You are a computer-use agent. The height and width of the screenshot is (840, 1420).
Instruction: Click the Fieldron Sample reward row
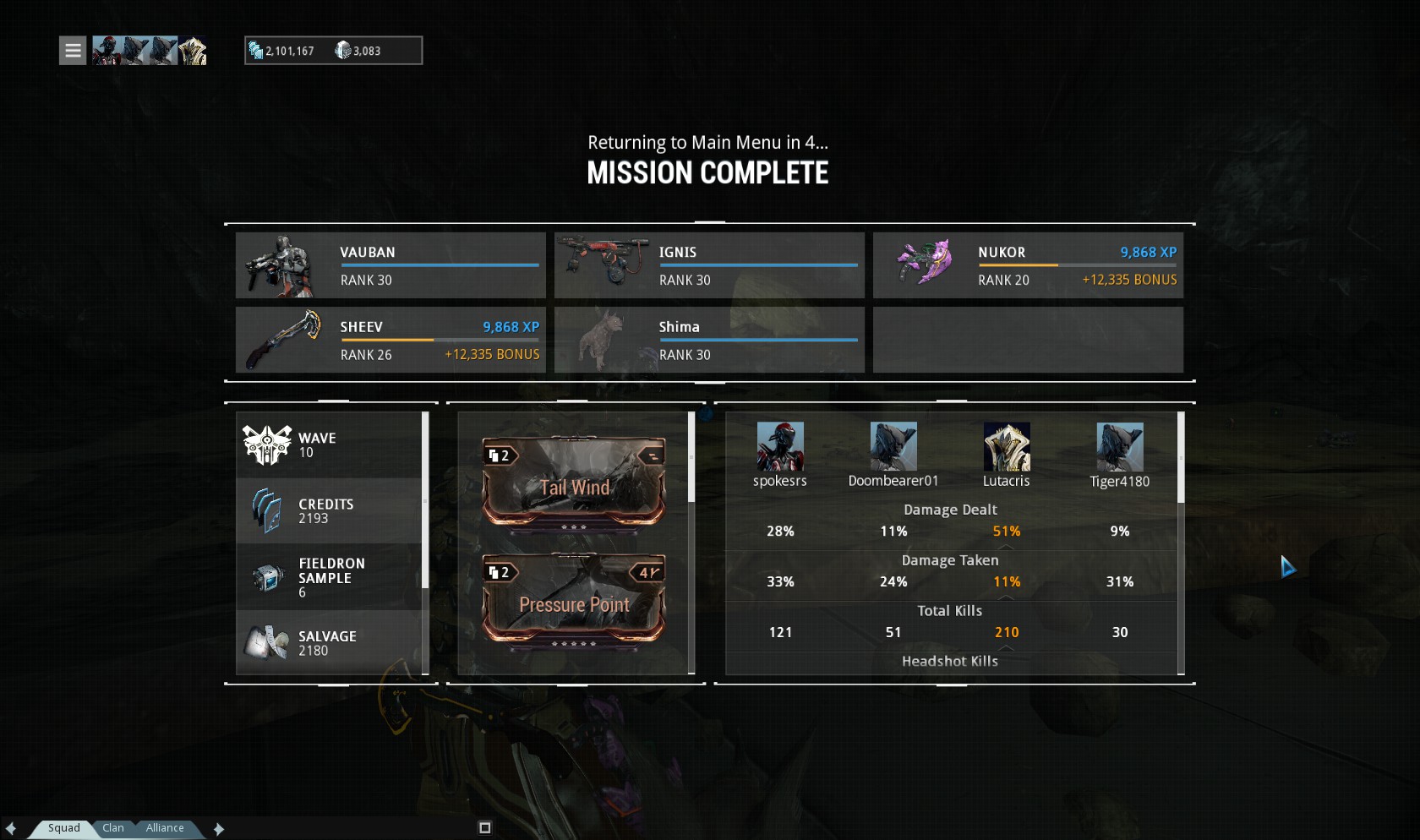click(329, 577)
